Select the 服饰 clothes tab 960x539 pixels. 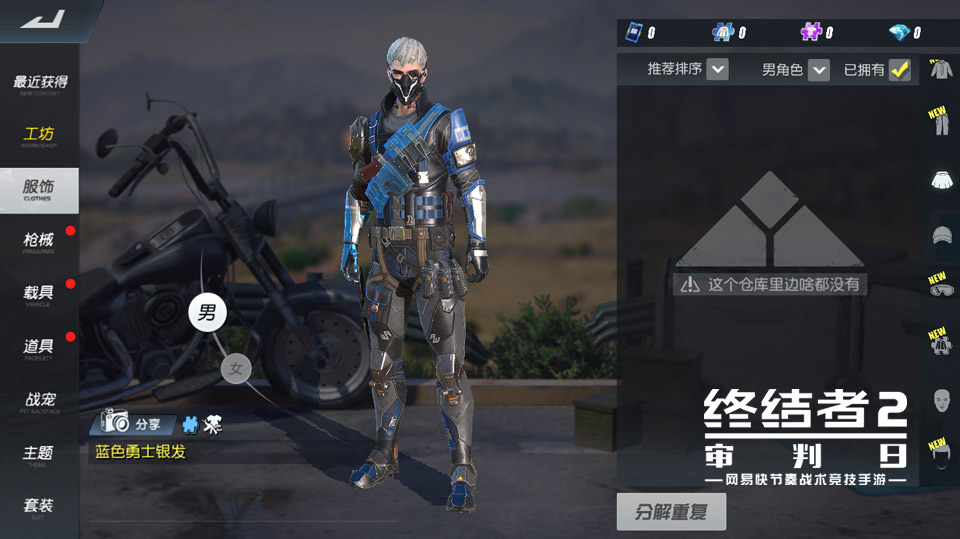pyautogui.click(x=40, y=189)
